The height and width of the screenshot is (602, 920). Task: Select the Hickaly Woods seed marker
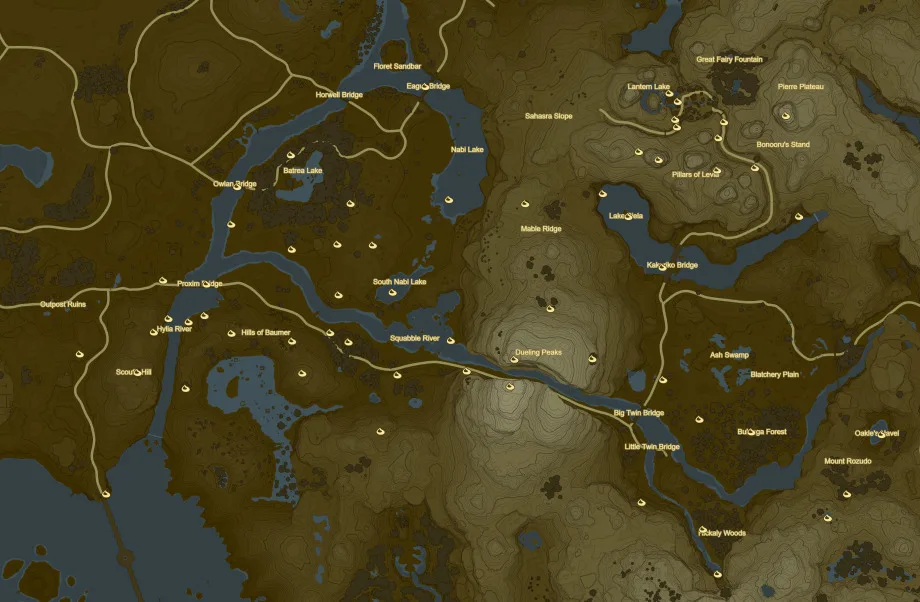pos(704,529)
